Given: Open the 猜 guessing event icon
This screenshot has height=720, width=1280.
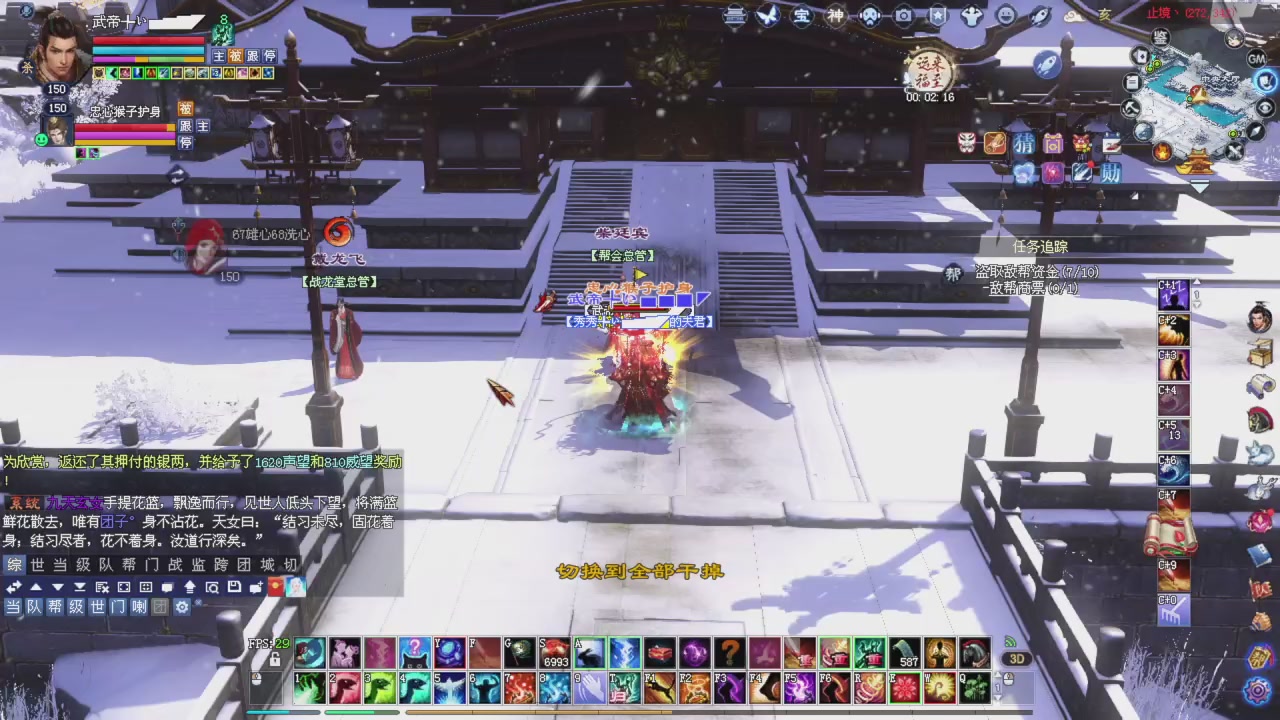Looking at the screenshot, I should (x=1024, y=143).
